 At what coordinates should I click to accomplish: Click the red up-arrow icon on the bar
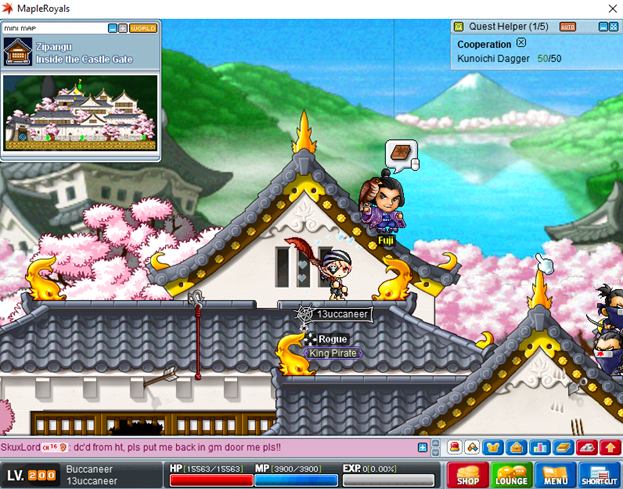click(x=611, y=447)
